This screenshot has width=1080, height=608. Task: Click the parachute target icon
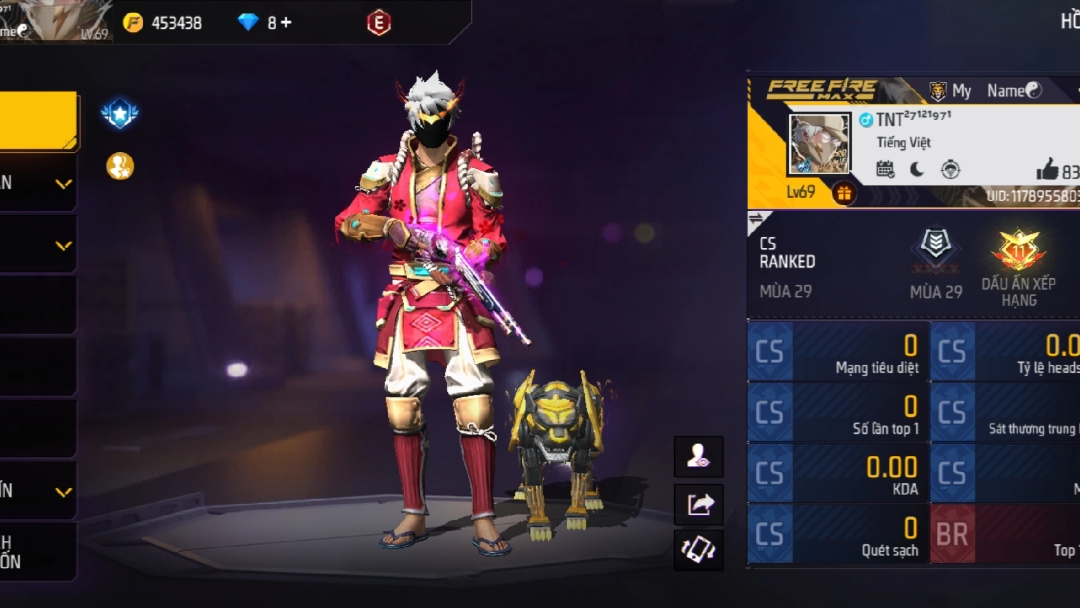click(x=950, y=169)
